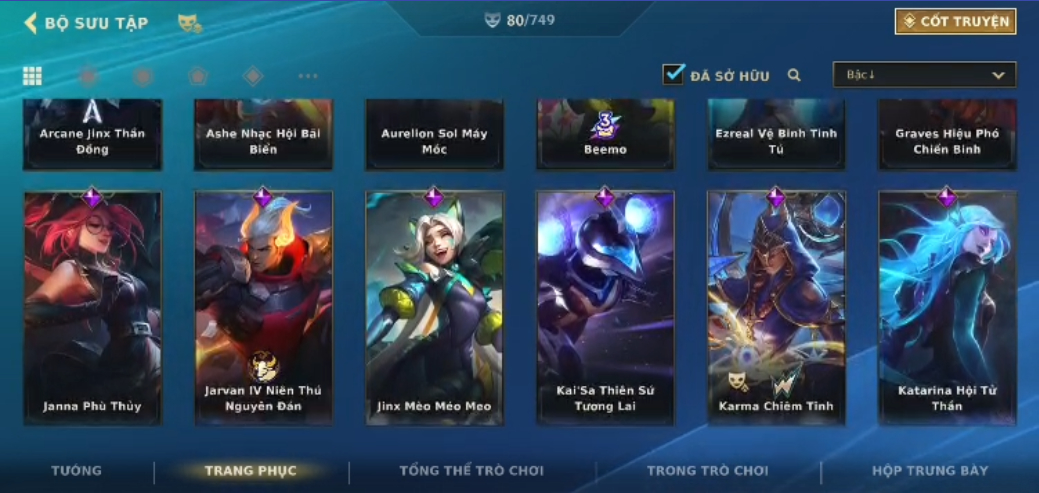1039x493 pixels.
Task: Open the Trong Trò Chơi tab
Action: [708, 470]
